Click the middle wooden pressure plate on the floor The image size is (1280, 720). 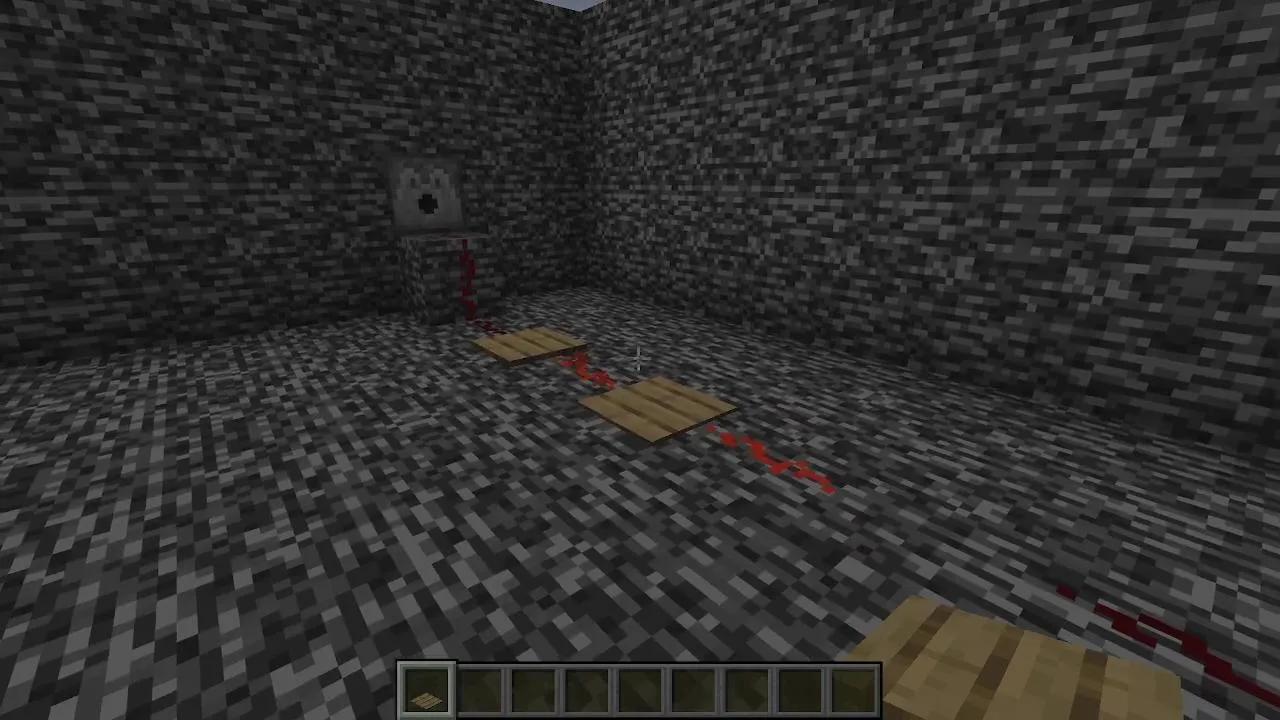pyautogui.click(x=655, y=410)
